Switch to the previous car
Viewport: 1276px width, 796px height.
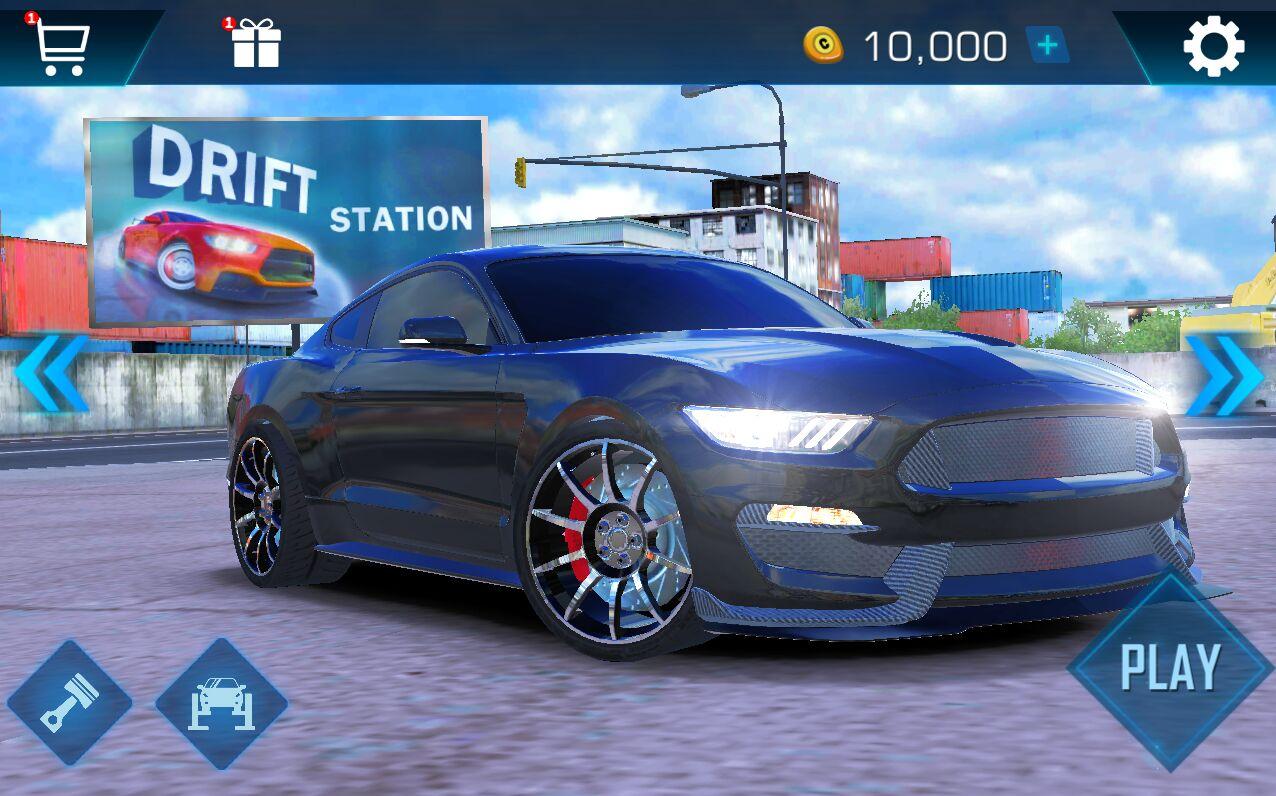[x=52, y=374]
